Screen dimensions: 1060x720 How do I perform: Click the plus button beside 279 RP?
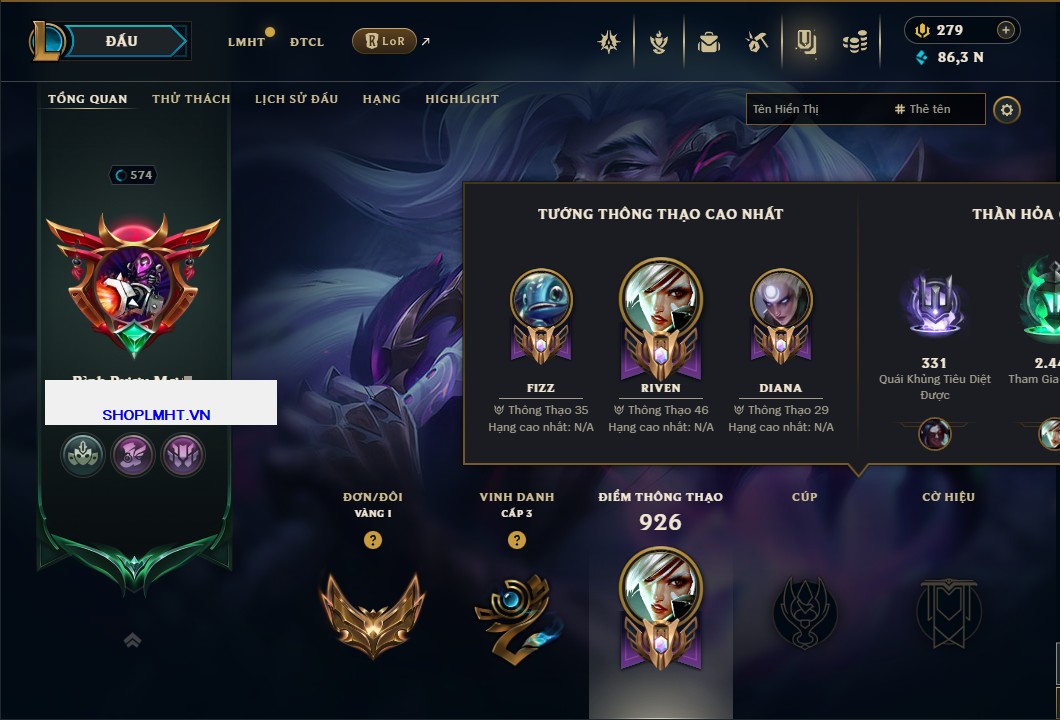click(1005, 30)
